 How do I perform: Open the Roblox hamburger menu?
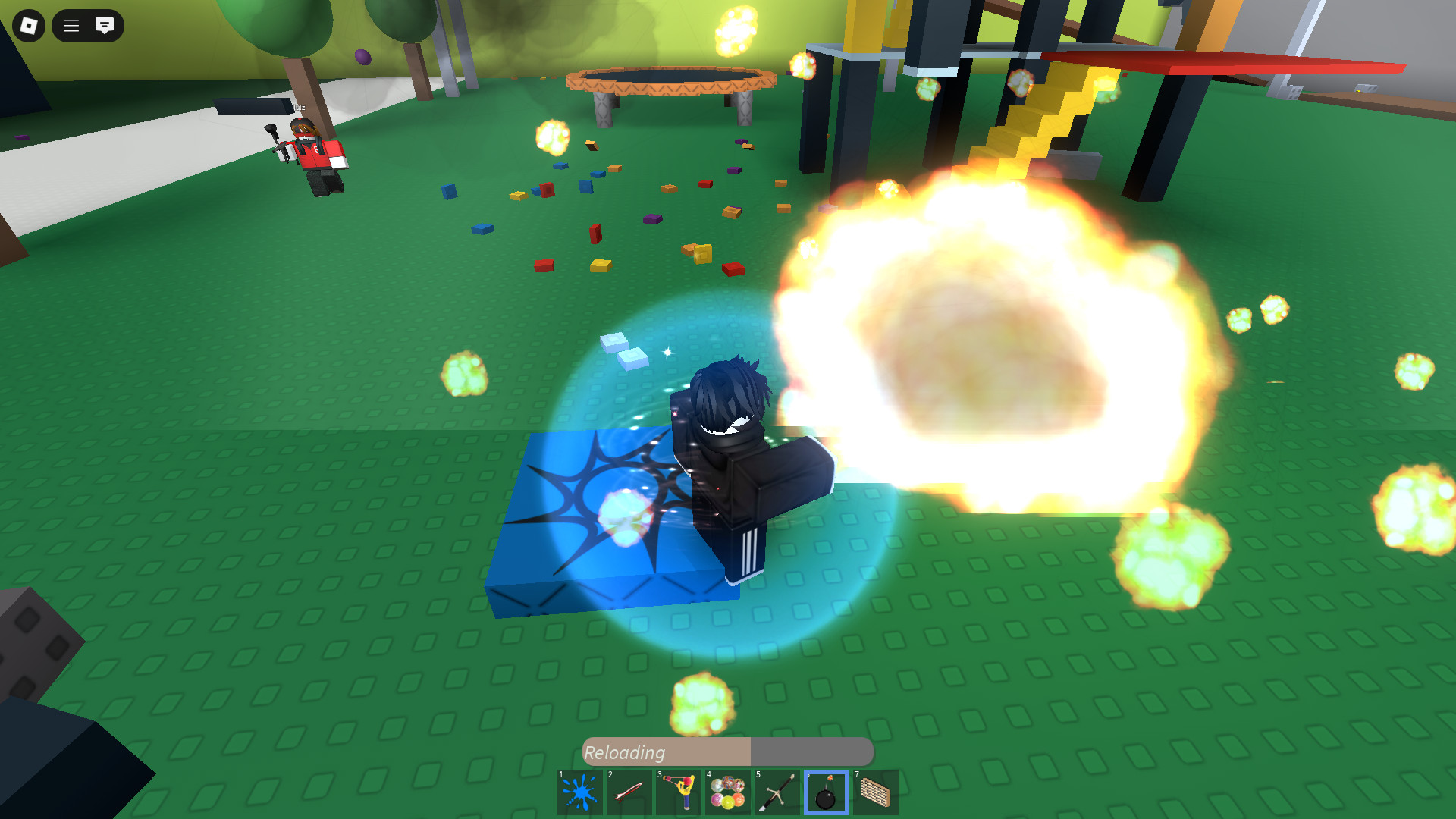click(x=71, y=26)
